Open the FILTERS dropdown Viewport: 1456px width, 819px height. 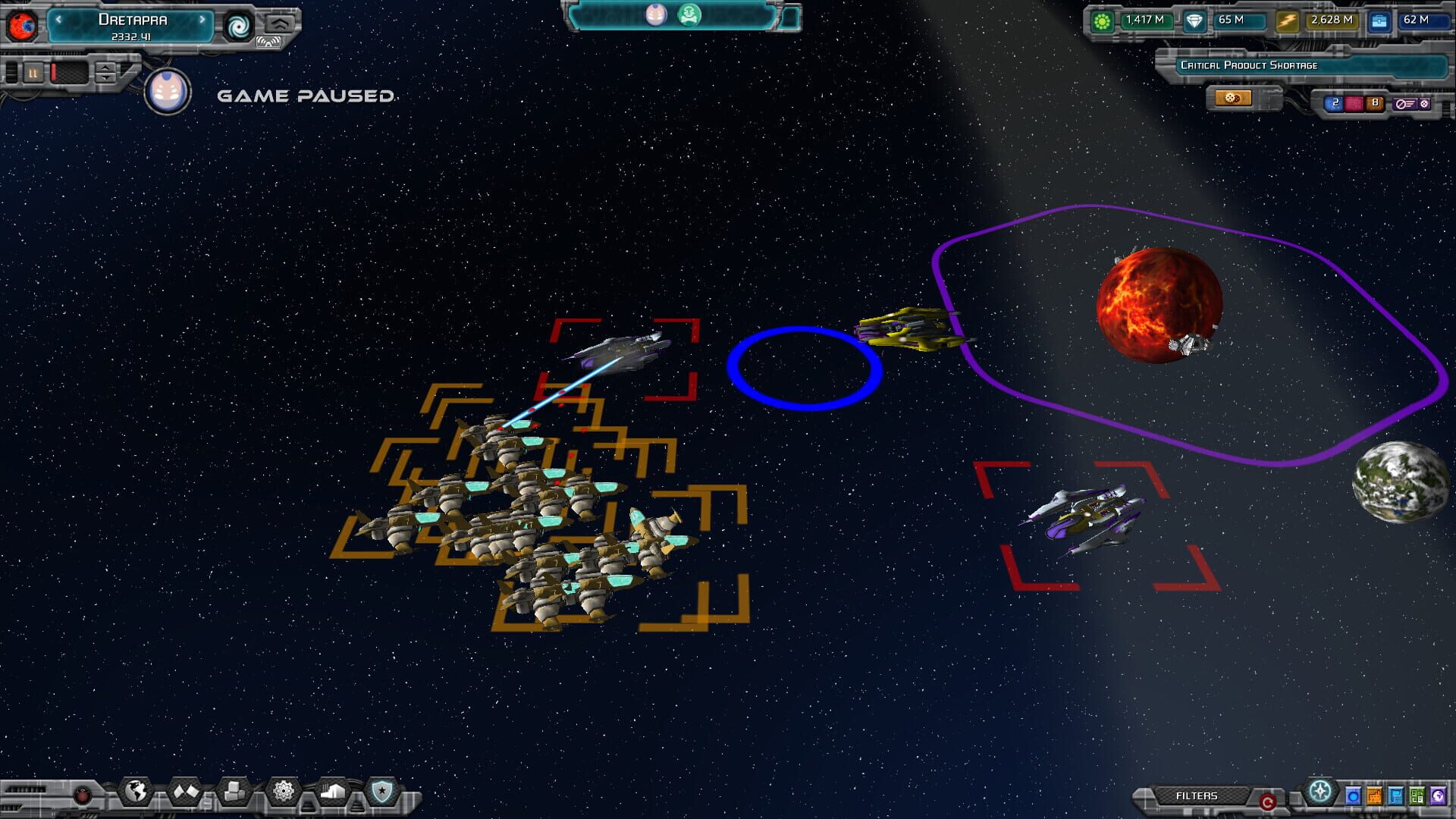click(x=1199, y=796)
